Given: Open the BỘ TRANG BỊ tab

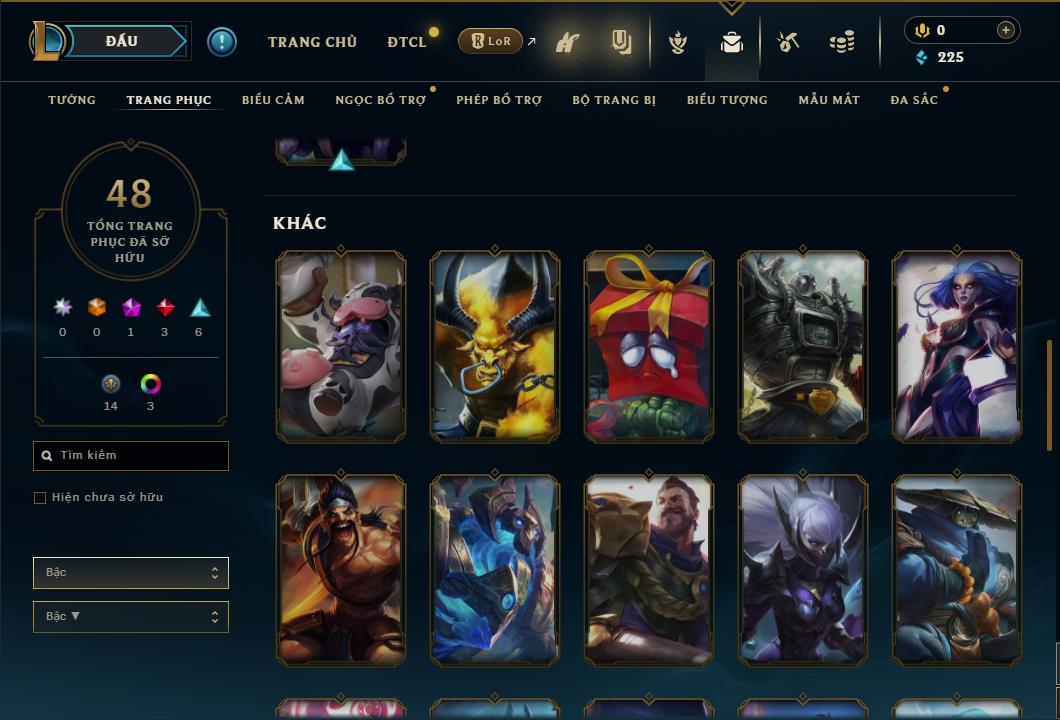Looking at the screenshot, I should click(x=614, y=100).
